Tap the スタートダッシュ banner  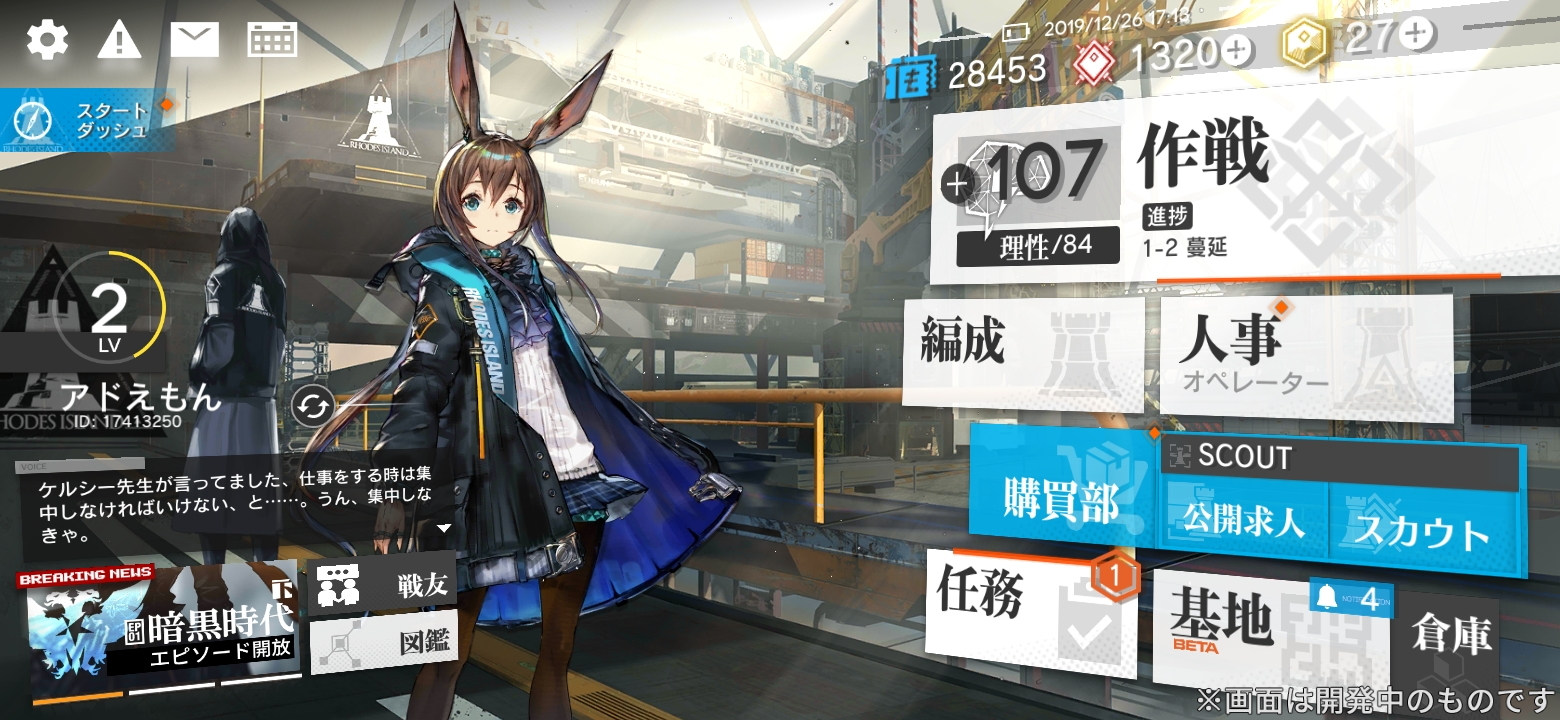pos(88,120)
